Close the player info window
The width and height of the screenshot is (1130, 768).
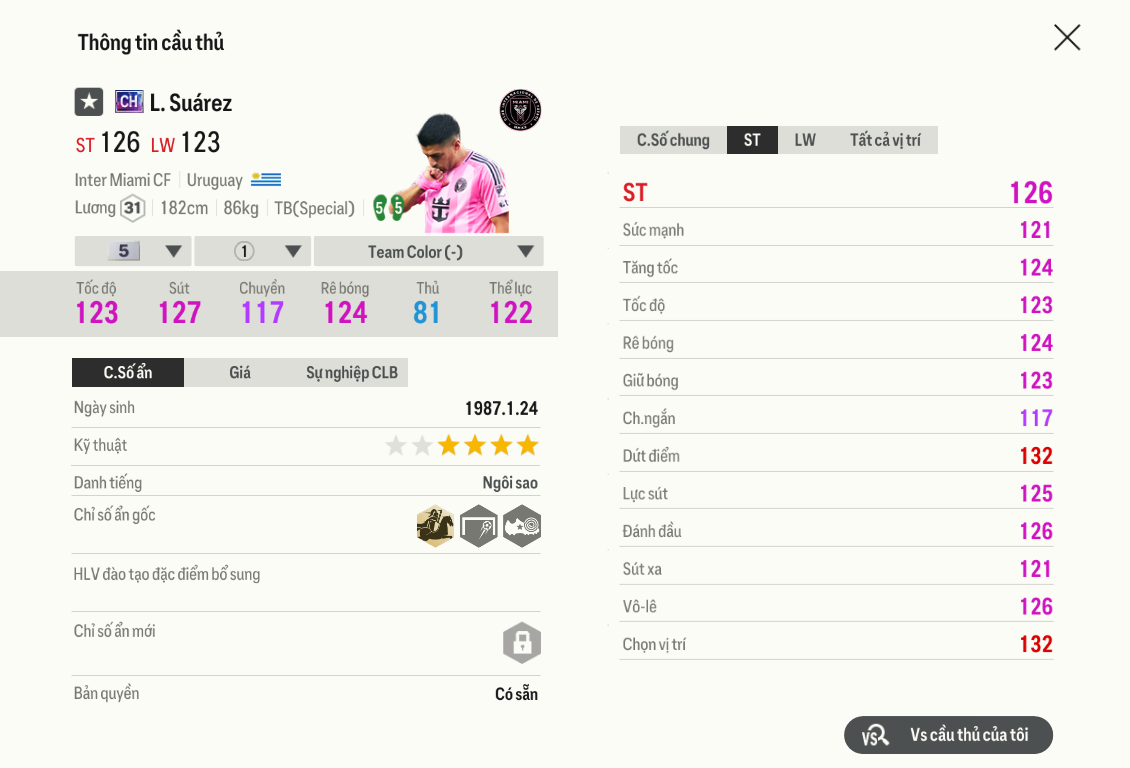tap(1067, 38)
